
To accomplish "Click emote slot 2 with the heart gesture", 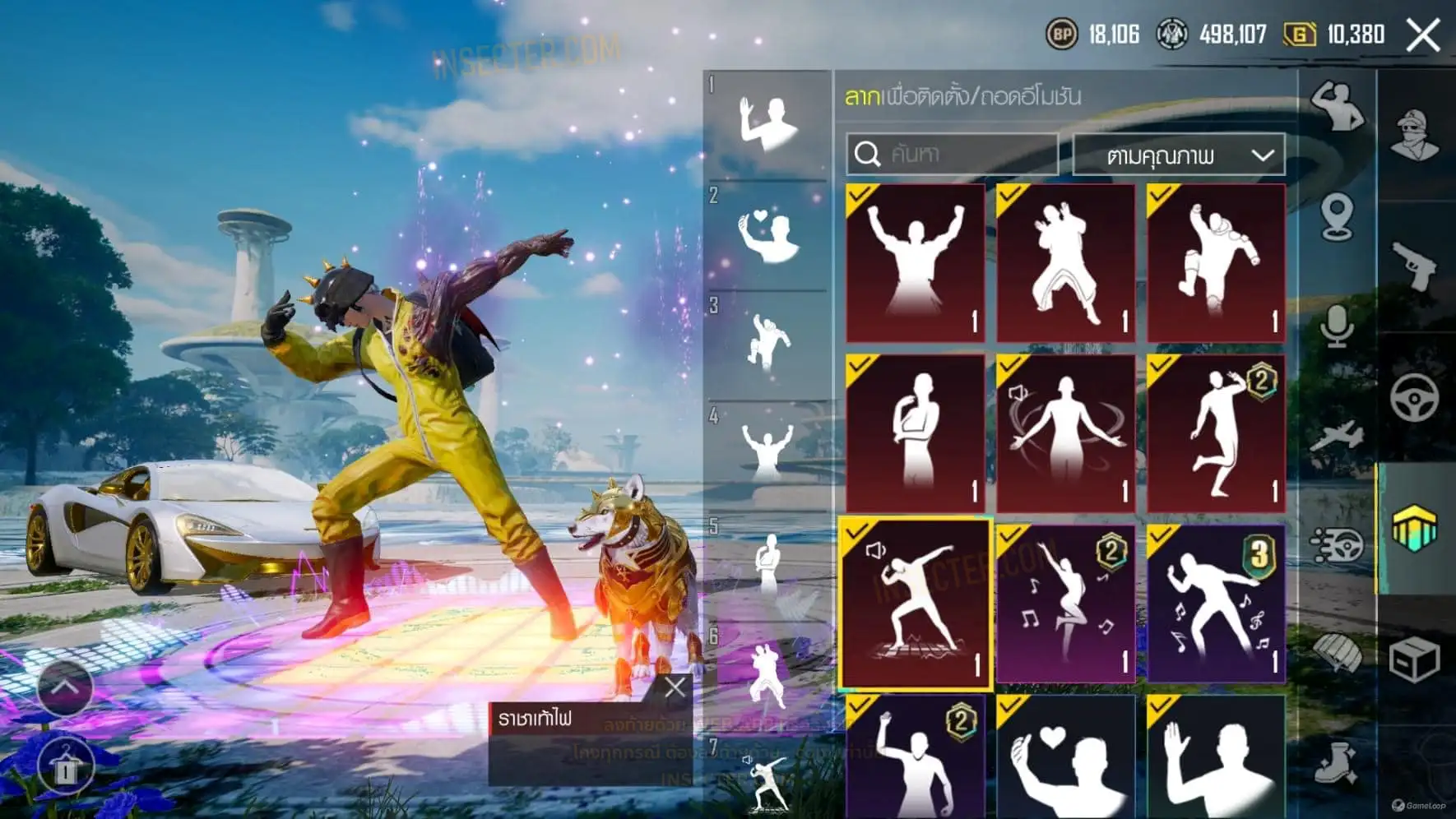I will 768,235.
